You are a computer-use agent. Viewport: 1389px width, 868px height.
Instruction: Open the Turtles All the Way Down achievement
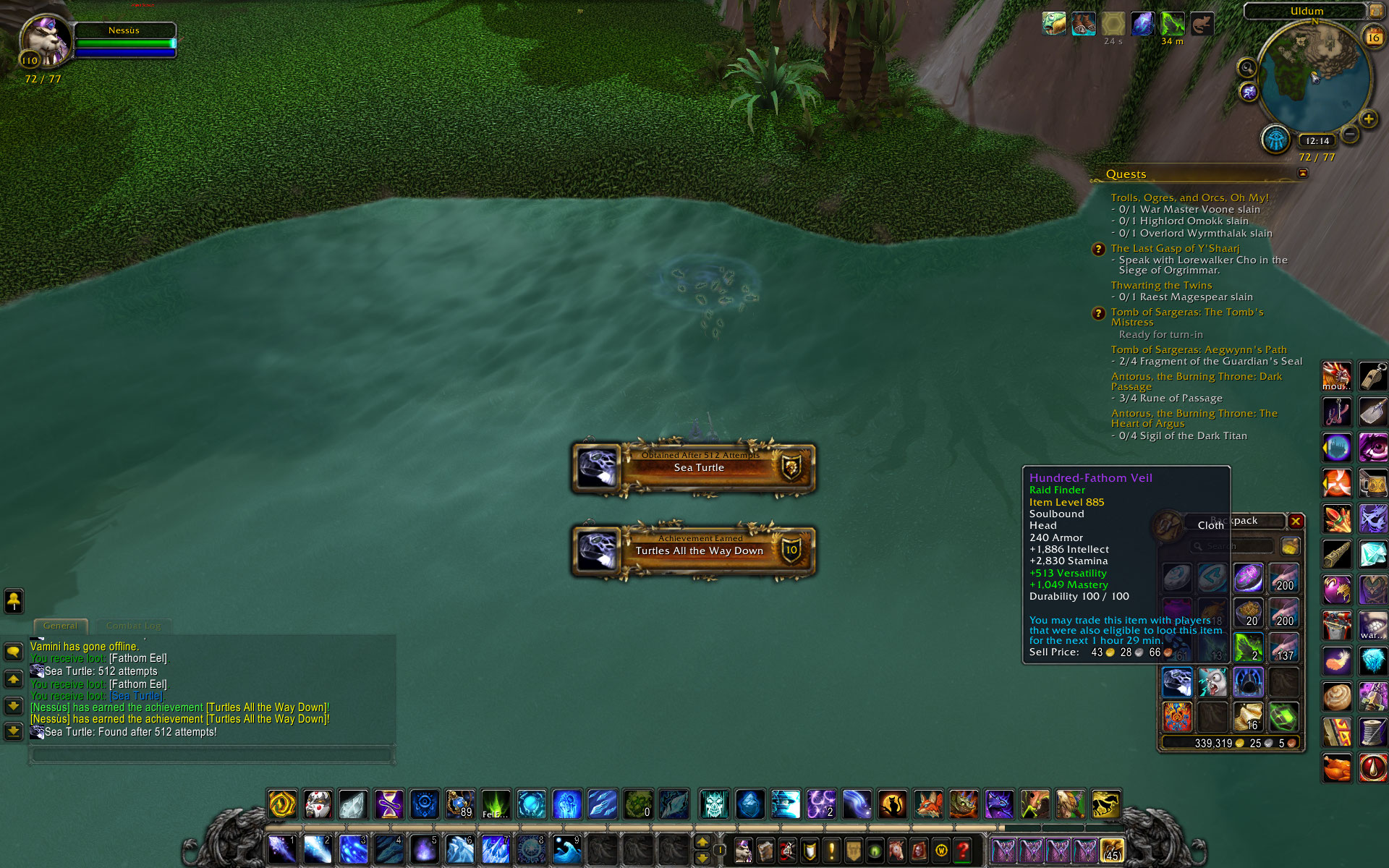694,550
